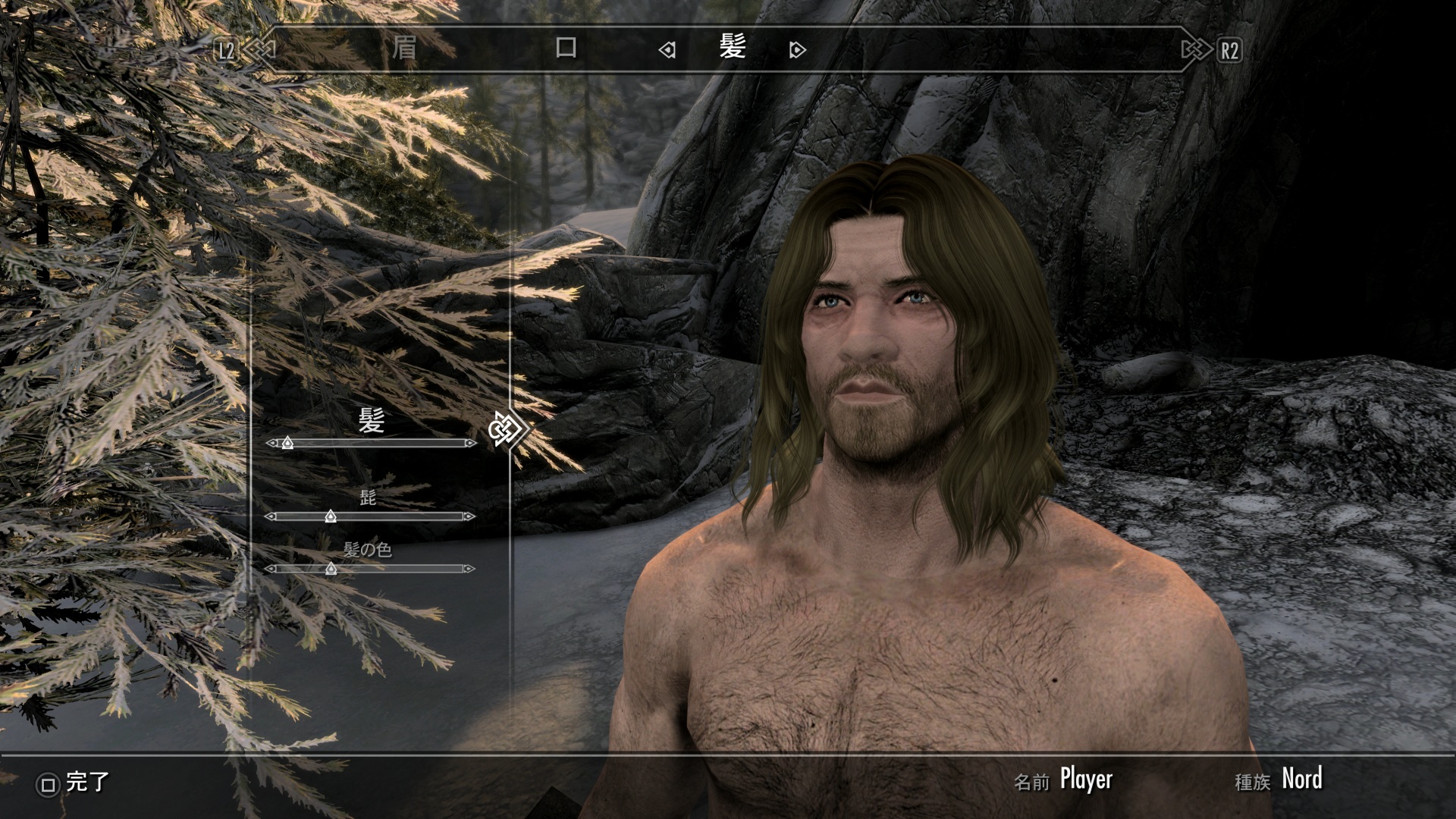Click the right arrow of the 髪の色 slider
Image resolution: width=1456 pixels, height=819 pixels.
(469, 569)
